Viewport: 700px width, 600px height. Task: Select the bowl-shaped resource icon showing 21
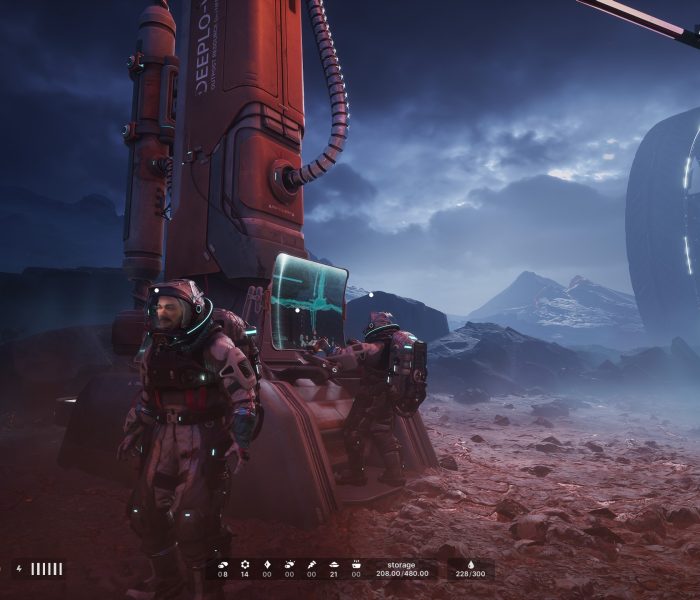pyautogui.click(x=333, y=564)
